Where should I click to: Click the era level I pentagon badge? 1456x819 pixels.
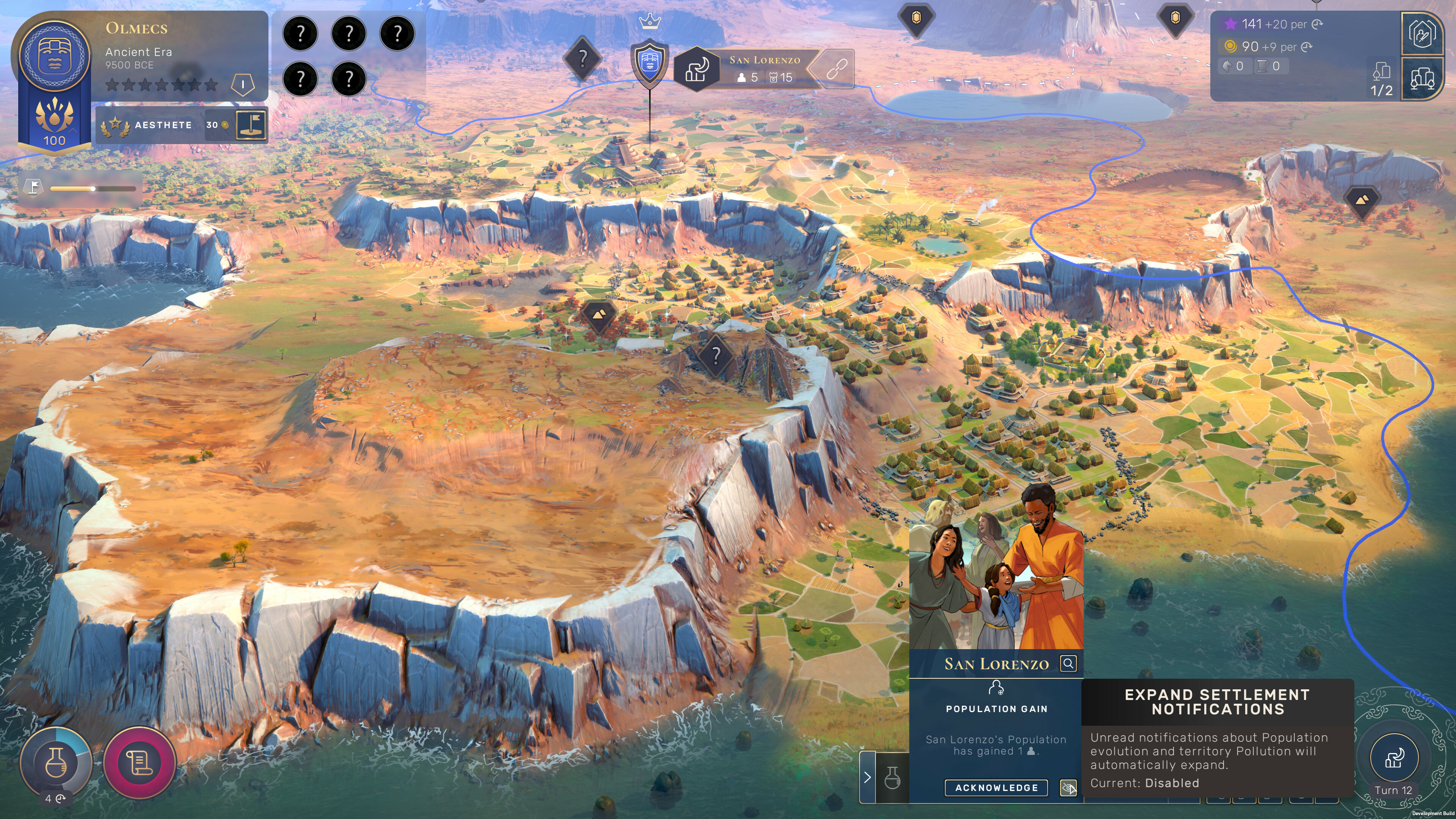(x=243, y=85)
